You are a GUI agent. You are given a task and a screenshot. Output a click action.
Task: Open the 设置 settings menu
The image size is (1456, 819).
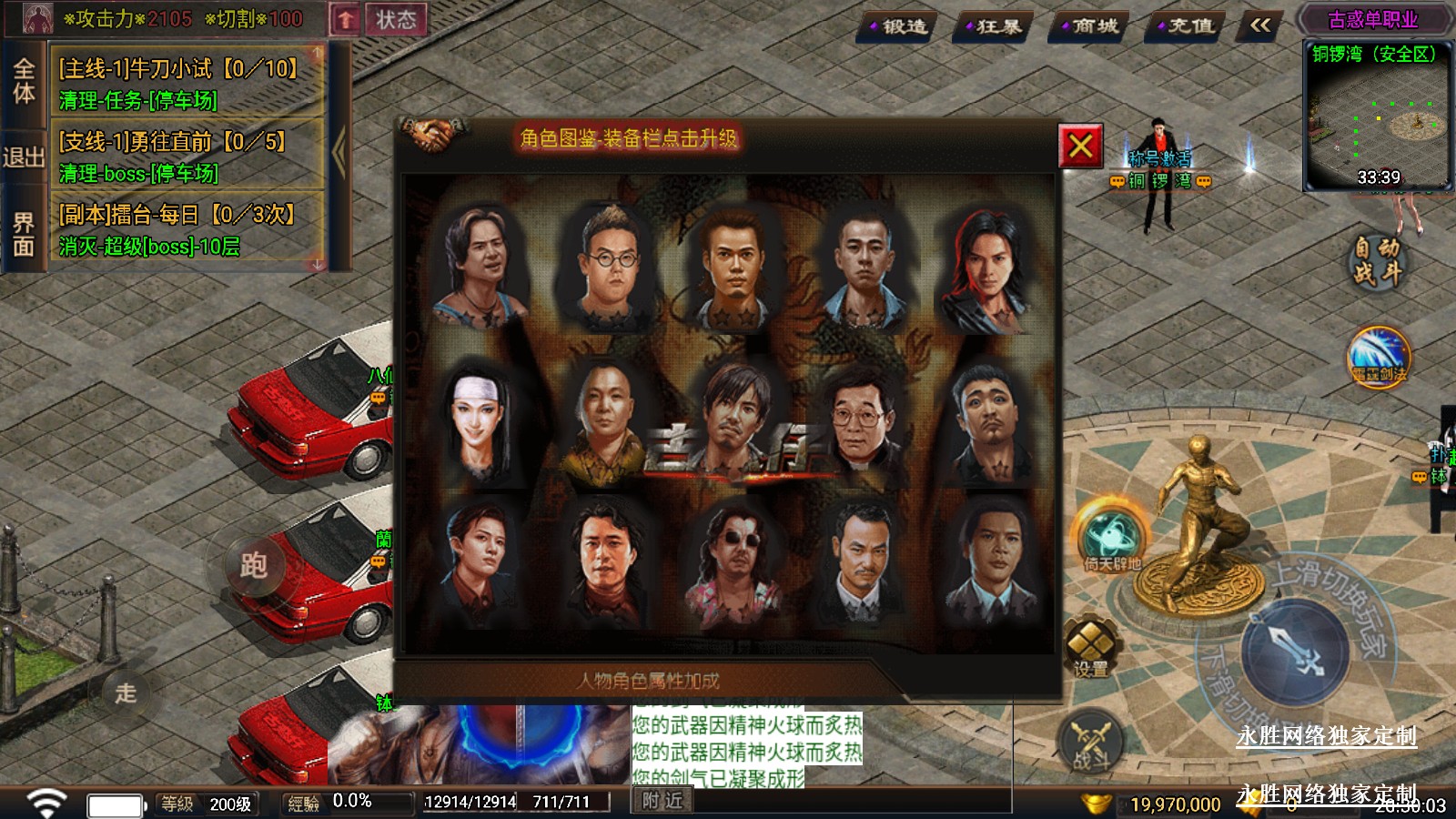point(1090,647)
